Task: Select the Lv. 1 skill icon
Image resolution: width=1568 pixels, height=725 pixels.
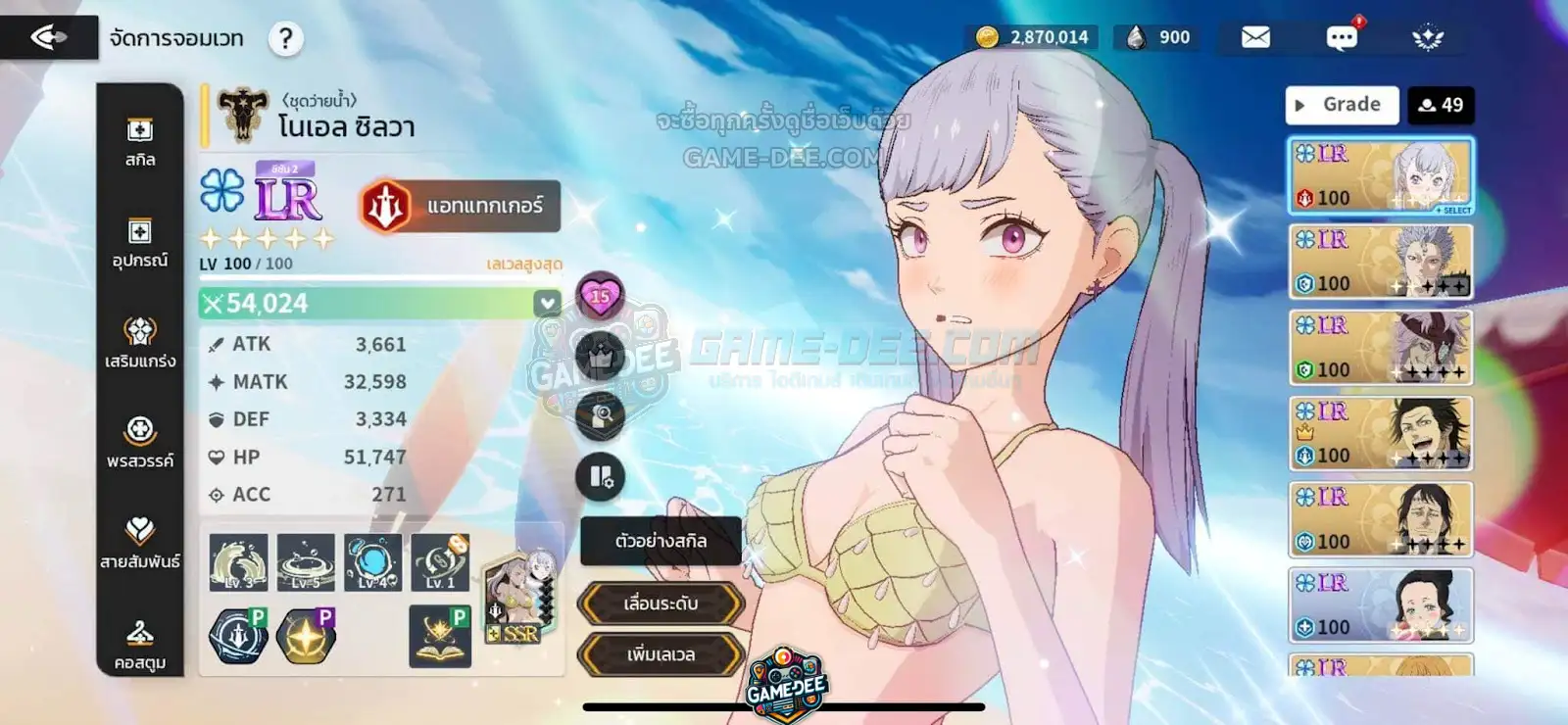Action: (x=440, y=562)
